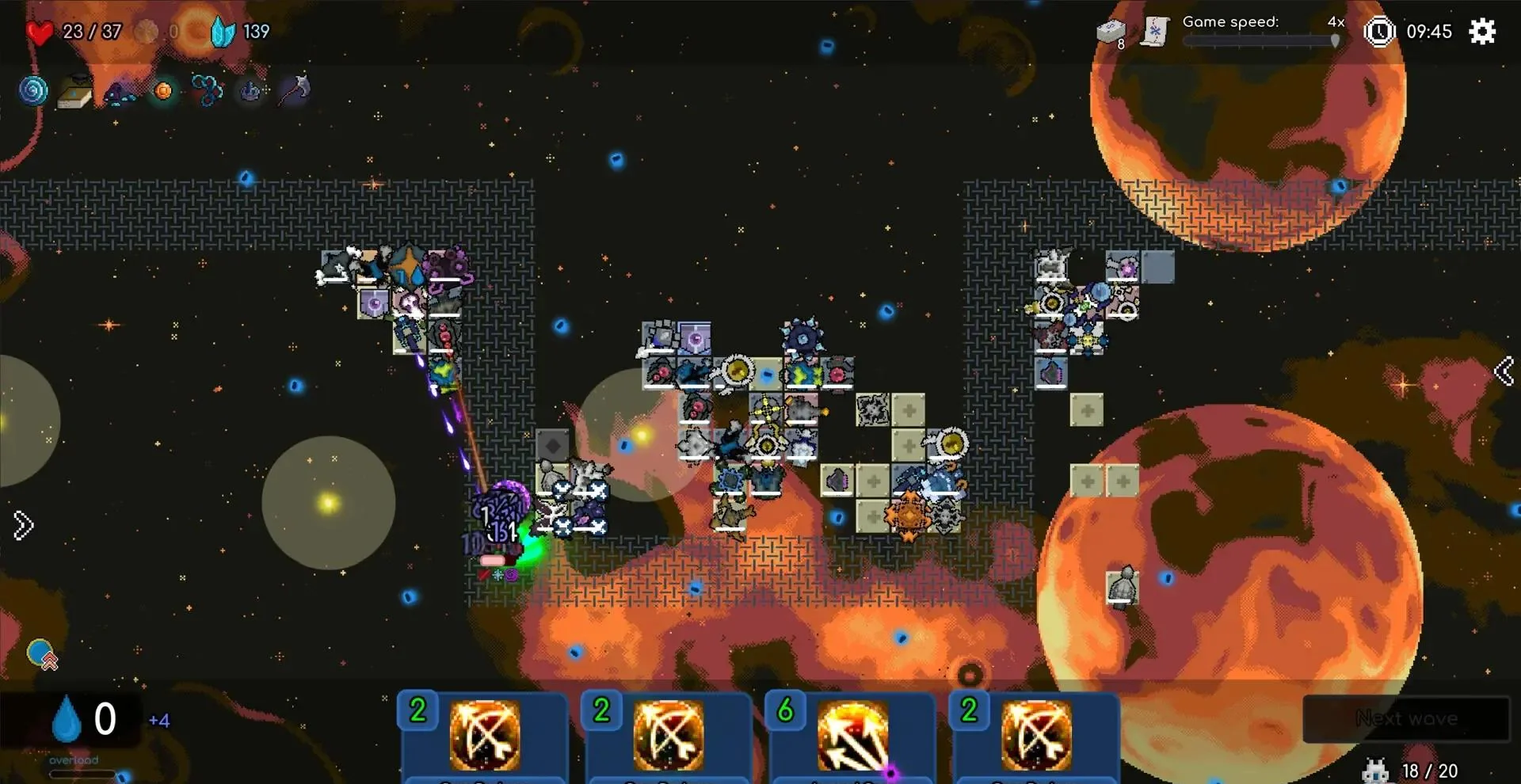Select the stone tile stack icon
The width and height of the screenshot is (1521, 784).
(x=1111, y=32)
